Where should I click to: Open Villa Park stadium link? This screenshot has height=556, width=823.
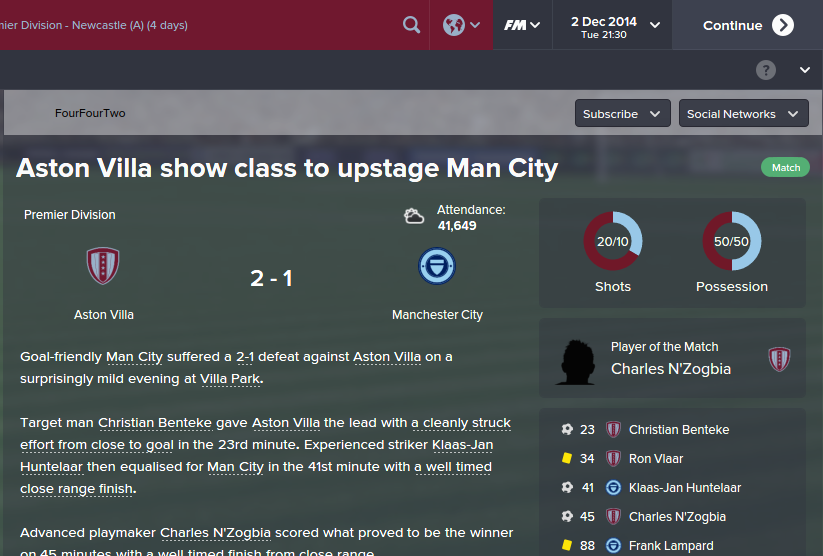pos(230,379)
